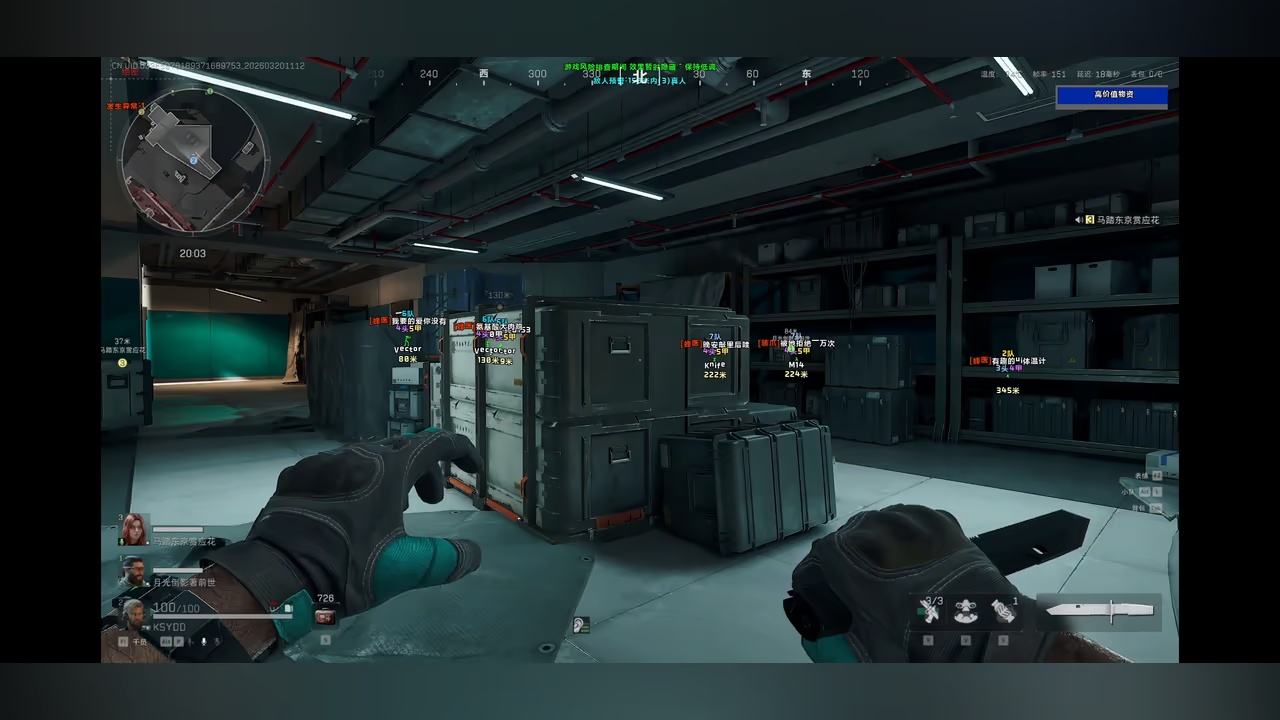Select the combat knife weapon slot
Screen dimensions: 1280x720
click(1098, 611)
